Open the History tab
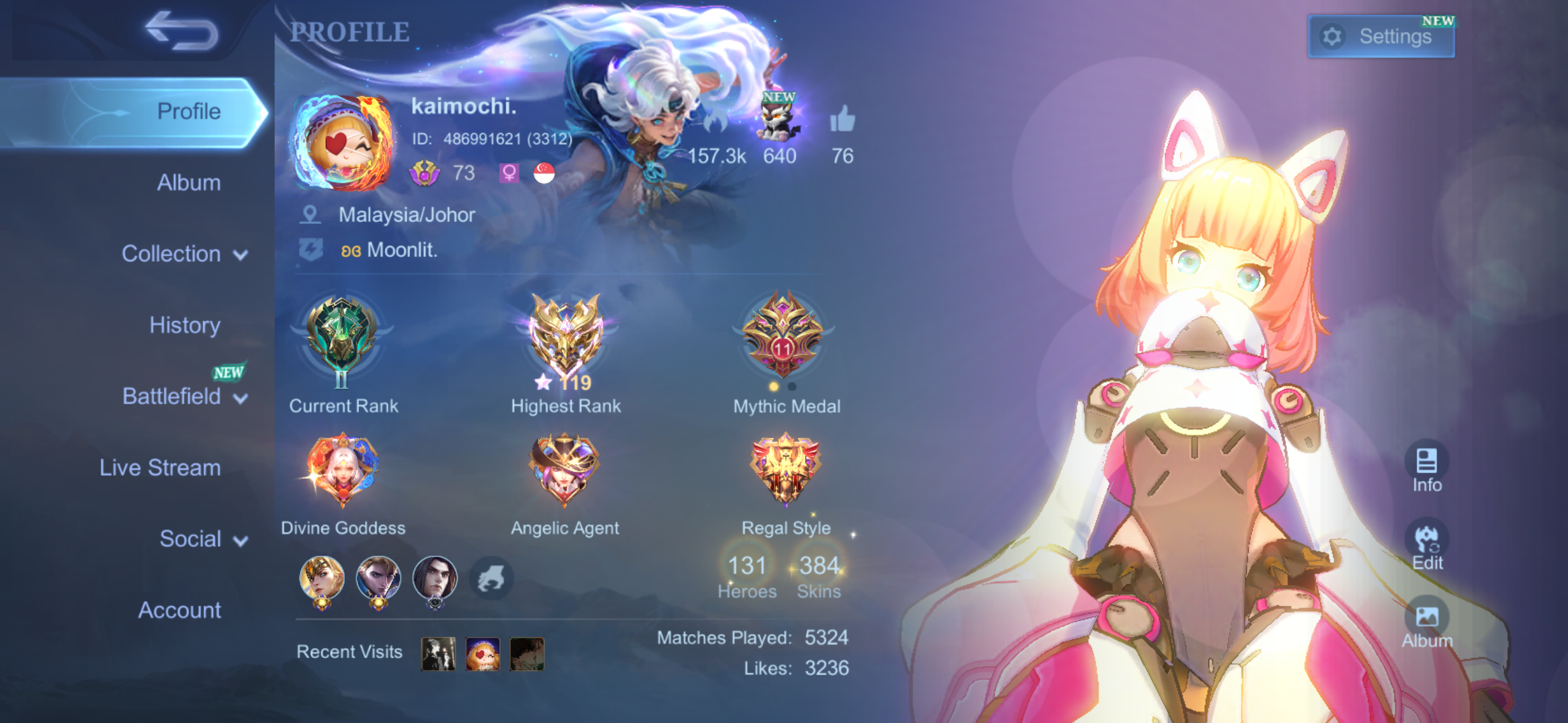 185,325
